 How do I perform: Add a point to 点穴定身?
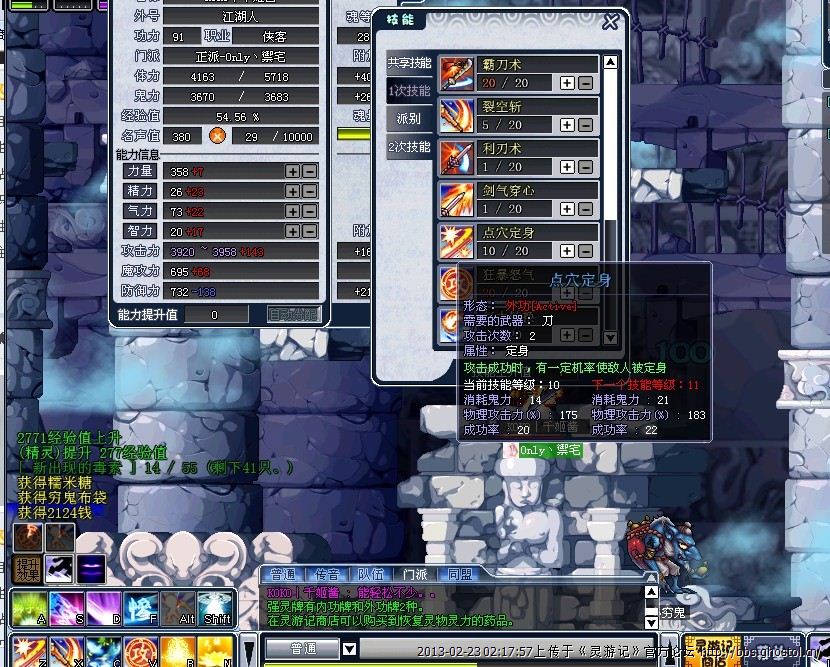pos(567,251)
